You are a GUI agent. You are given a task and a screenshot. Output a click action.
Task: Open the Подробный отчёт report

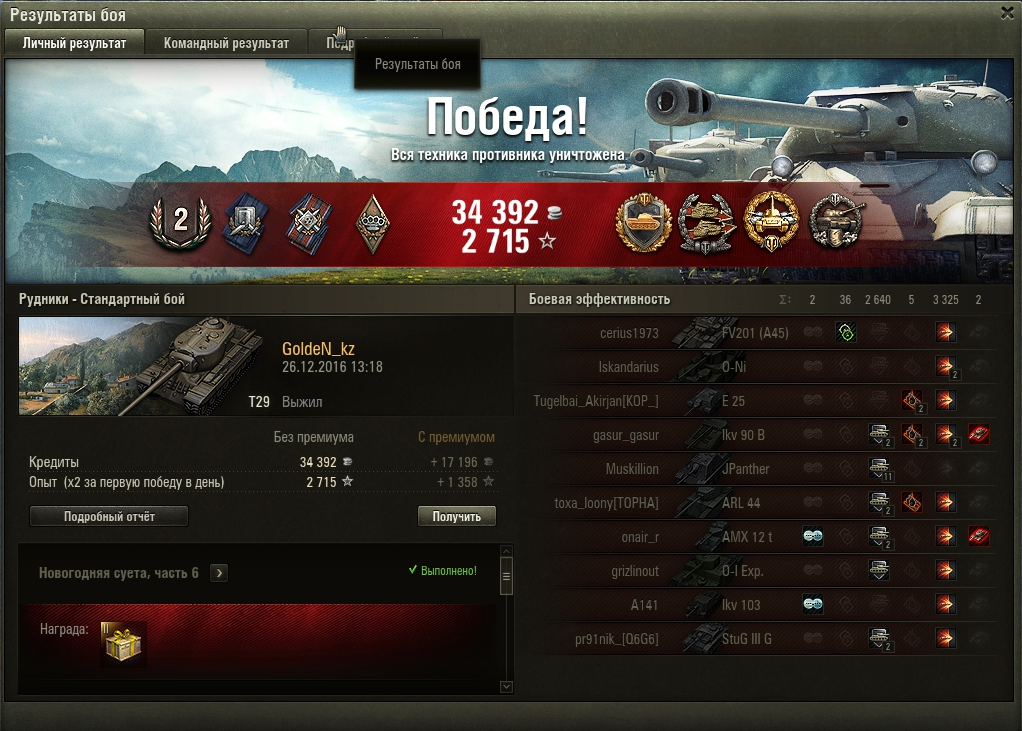pyautogui.click(x=109, y=516)
